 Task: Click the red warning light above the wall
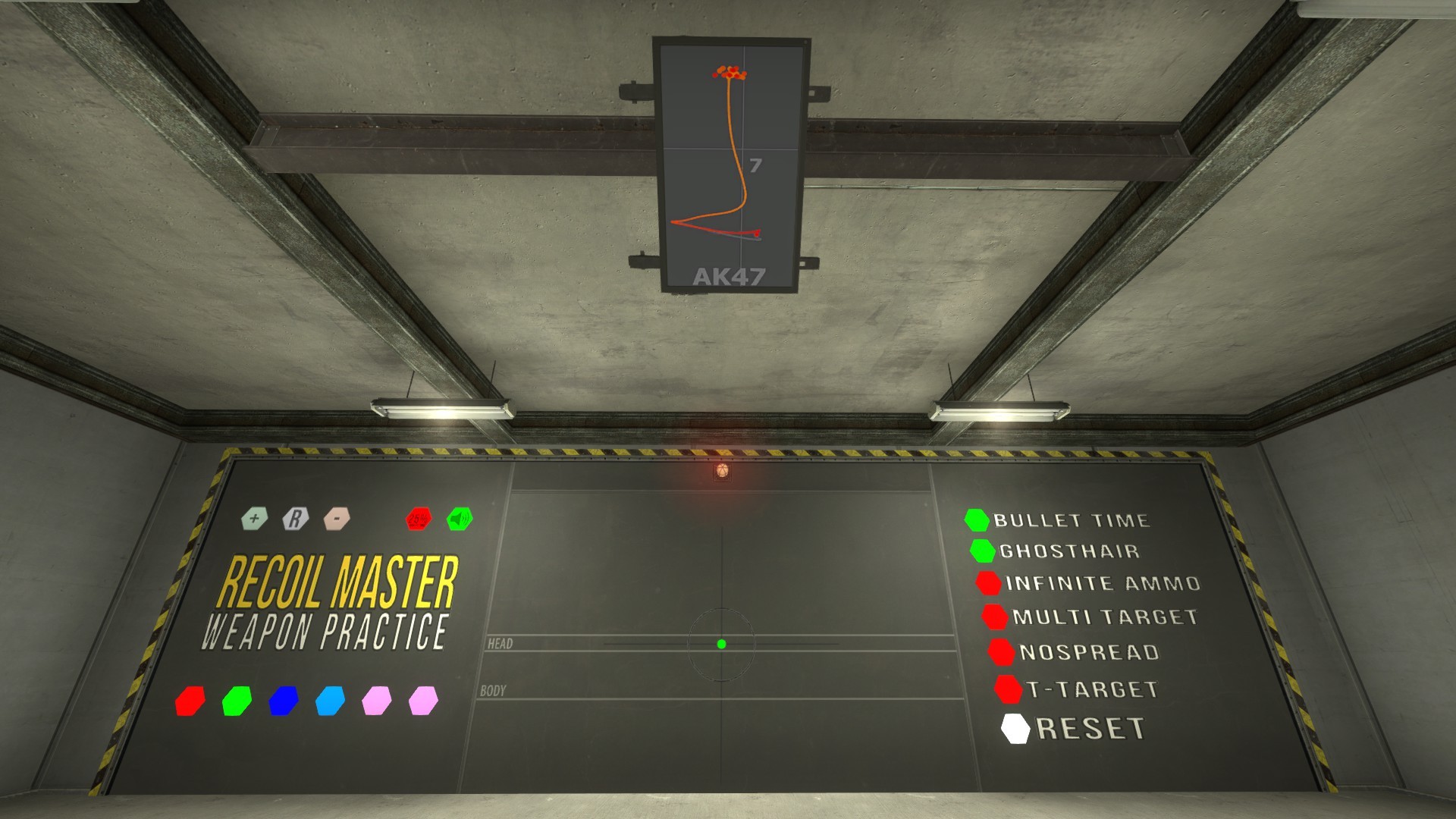(x=721, y=472)
